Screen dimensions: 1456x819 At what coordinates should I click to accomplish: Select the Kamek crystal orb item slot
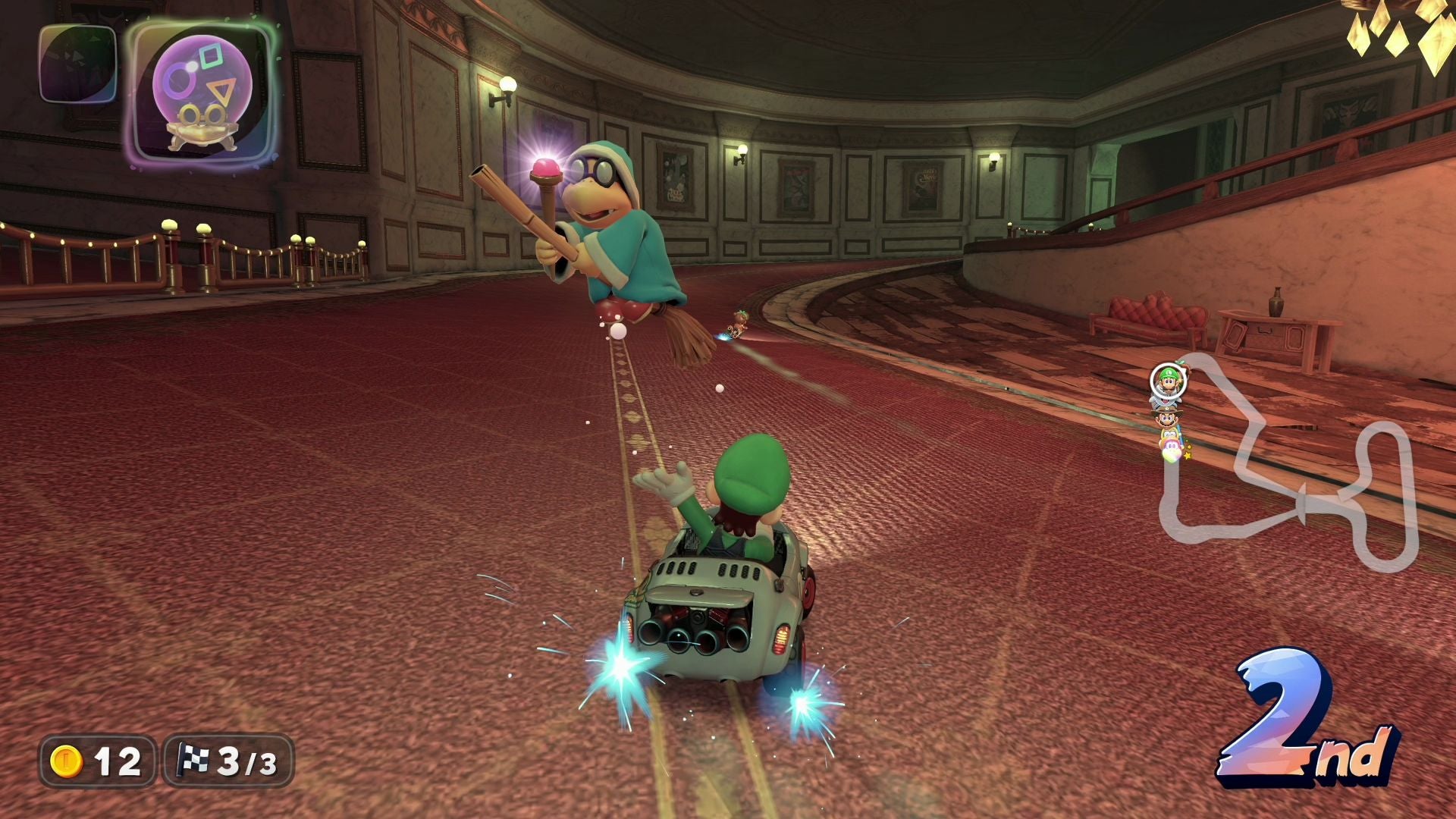[201, 93]
